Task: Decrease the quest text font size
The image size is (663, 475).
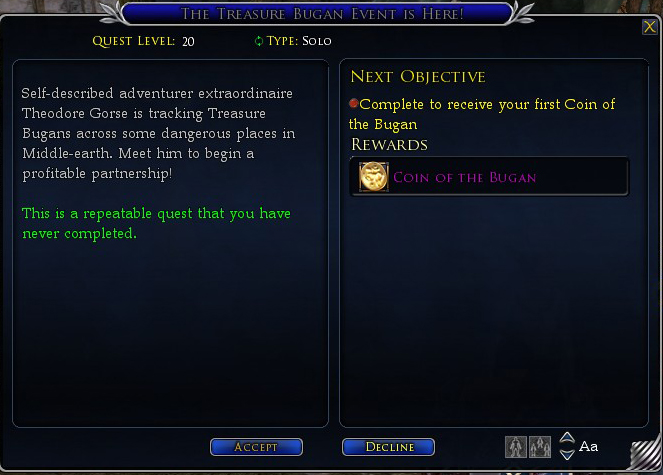Action: (567, 452)
